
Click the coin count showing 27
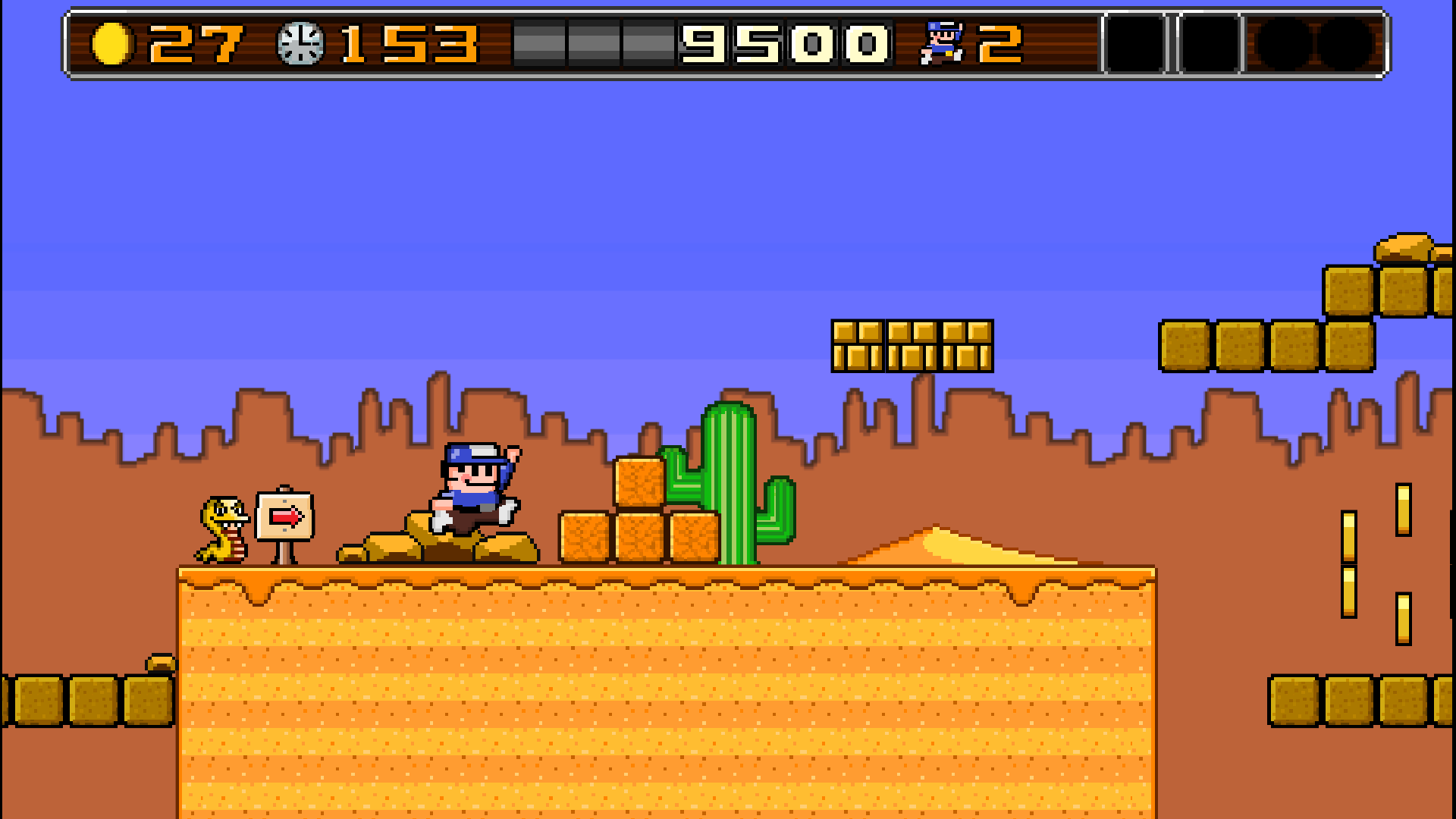197,44
